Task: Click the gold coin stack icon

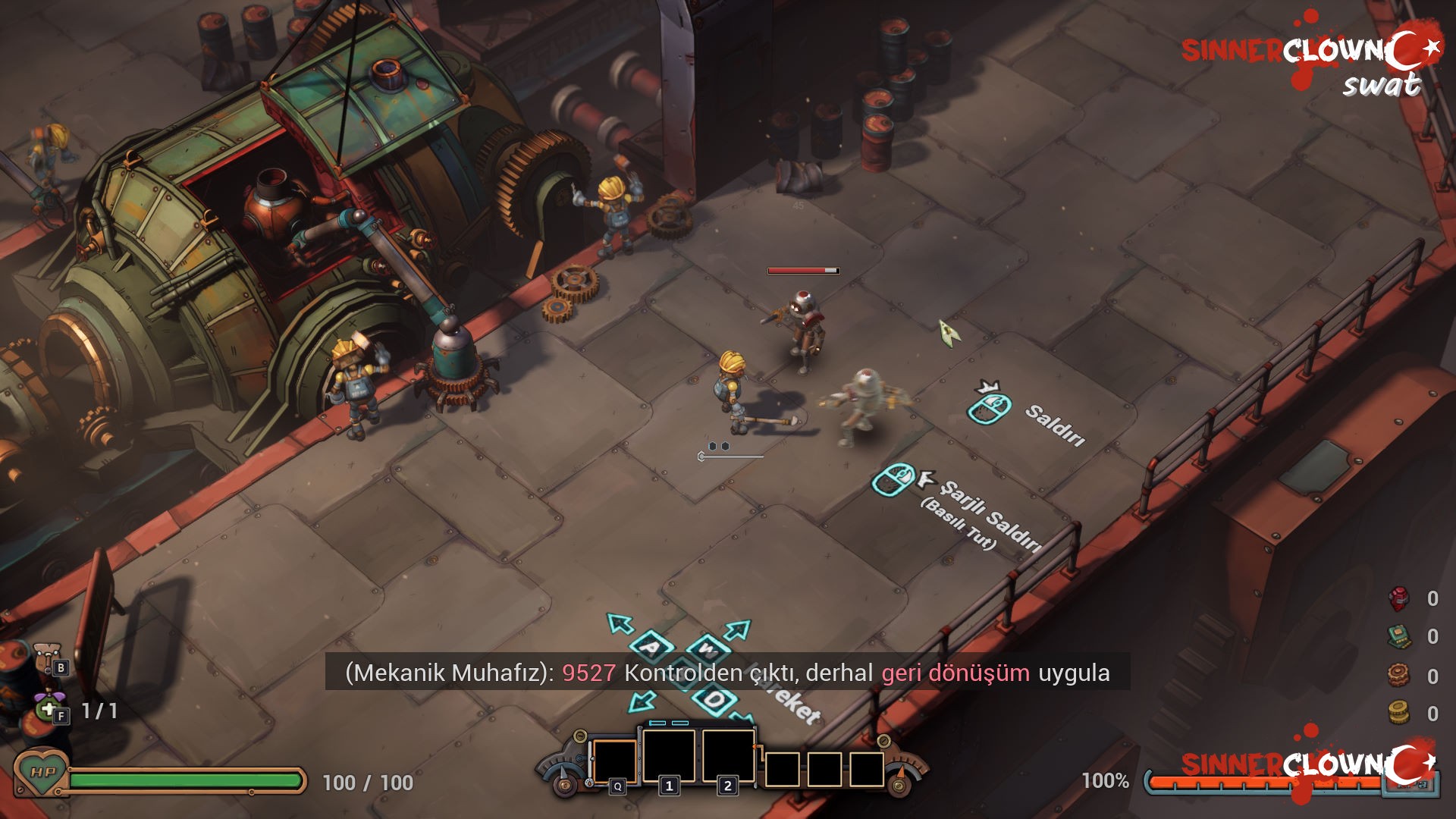Action: click(1399, 713)
